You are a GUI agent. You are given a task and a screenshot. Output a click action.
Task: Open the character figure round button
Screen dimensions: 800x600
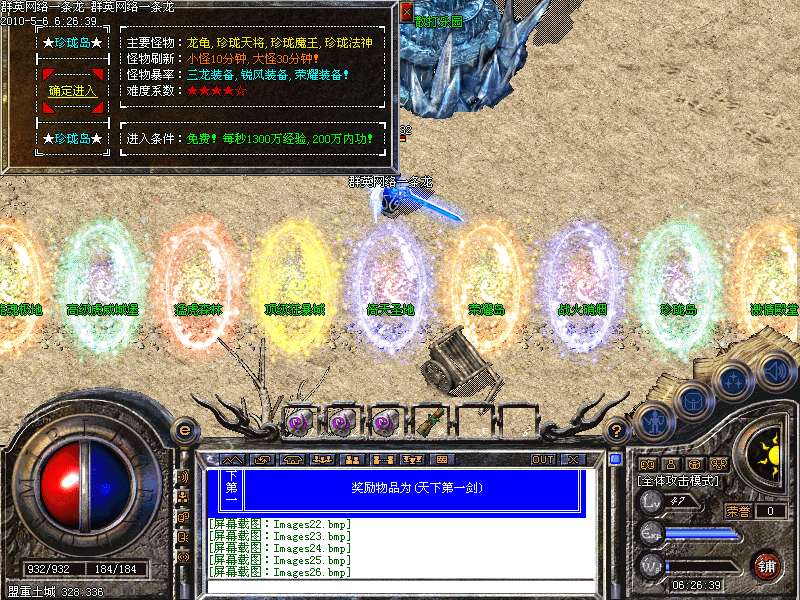tap(654, 421)
